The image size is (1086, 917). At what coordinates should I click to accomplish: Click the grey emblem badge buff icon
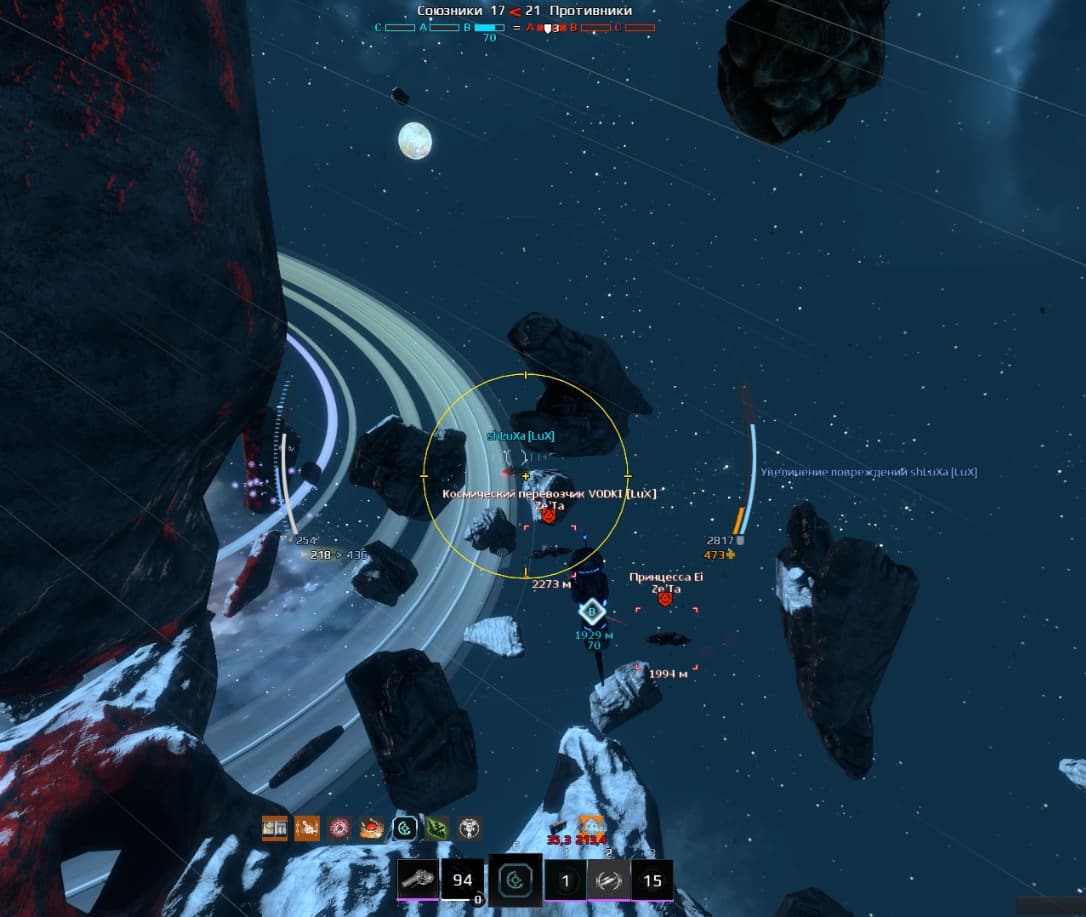pos(469,828)
